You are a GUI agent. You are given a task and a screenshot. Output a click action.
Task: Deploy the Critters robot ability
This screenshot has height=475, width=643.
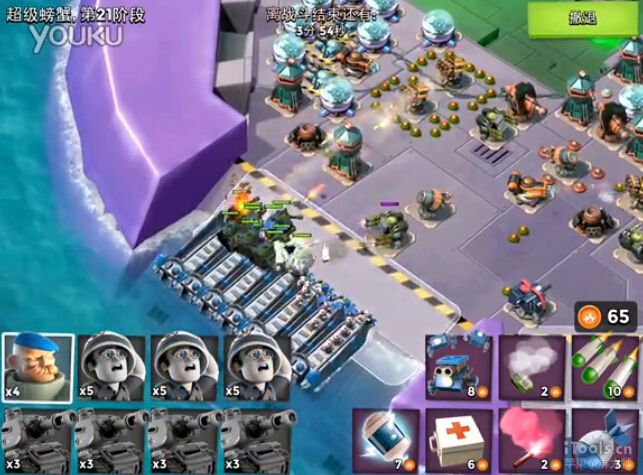click(x=459, y=367)
